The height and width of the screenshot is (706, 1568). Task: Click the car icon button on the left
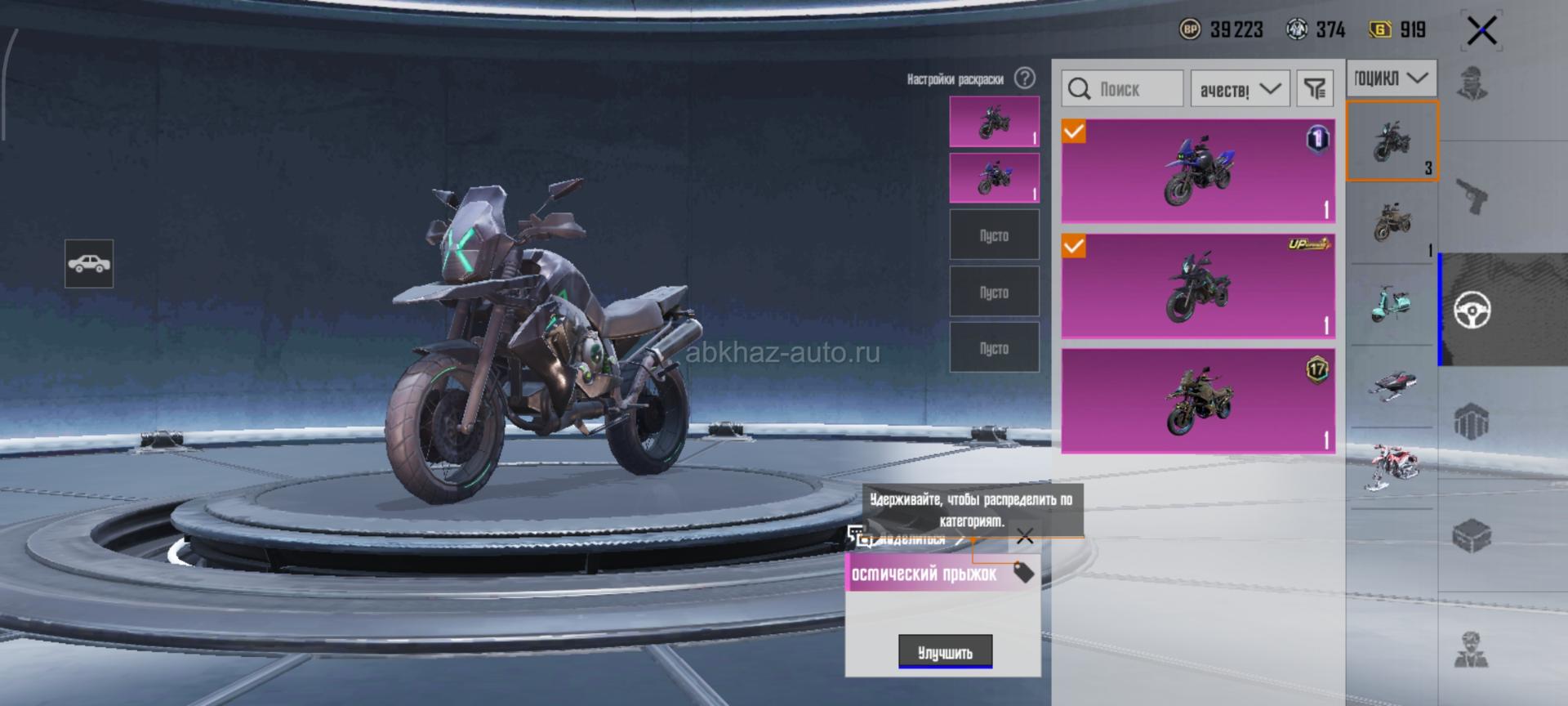click(89, 263)
